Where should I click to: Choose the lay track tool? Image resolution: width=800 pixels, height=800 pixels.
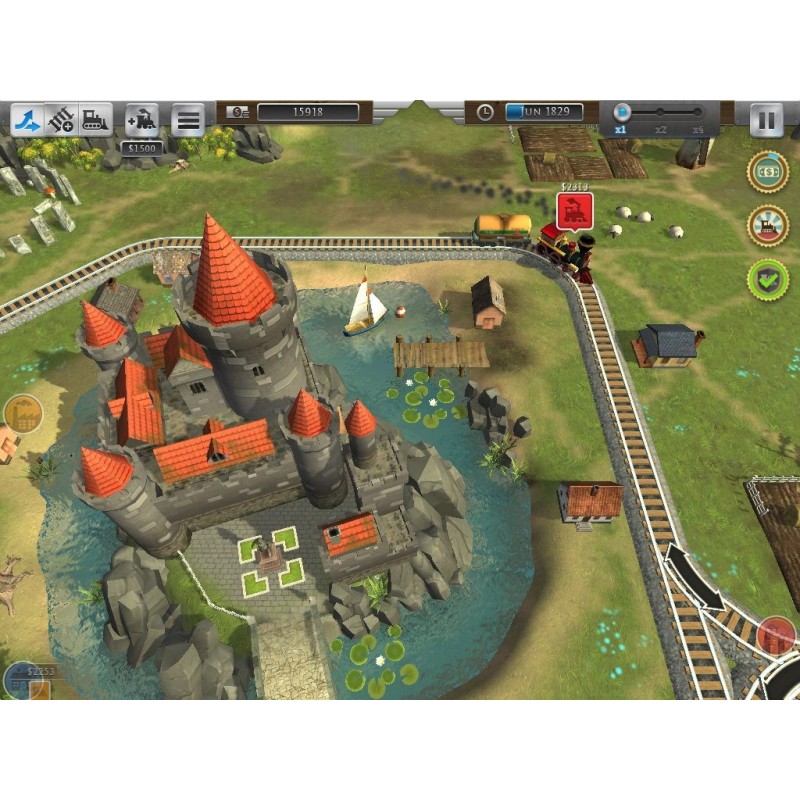(62, 120)
